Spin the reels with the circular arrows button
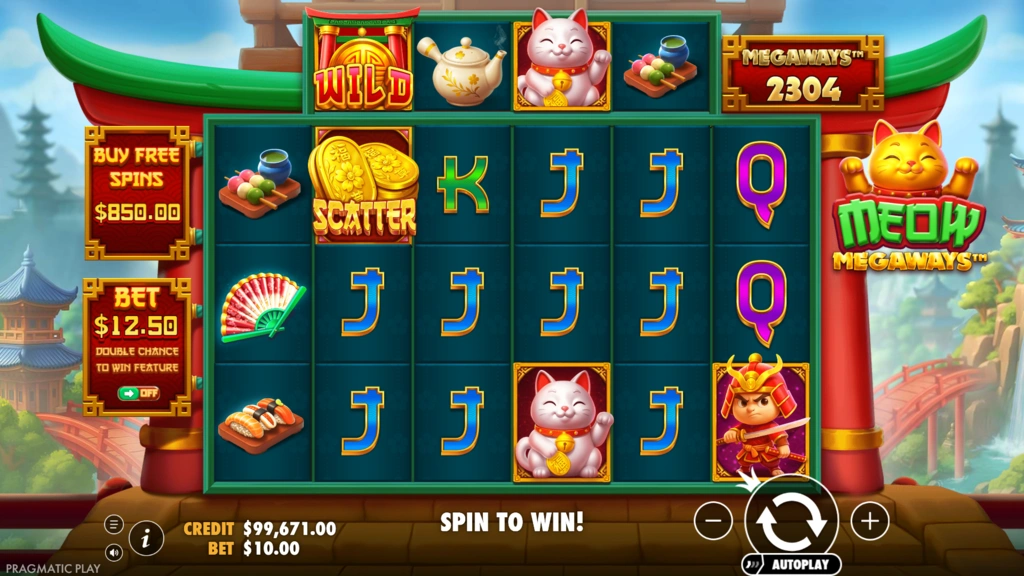The width and height of the screenshot is (1024, 576). (x=791, y=519)
